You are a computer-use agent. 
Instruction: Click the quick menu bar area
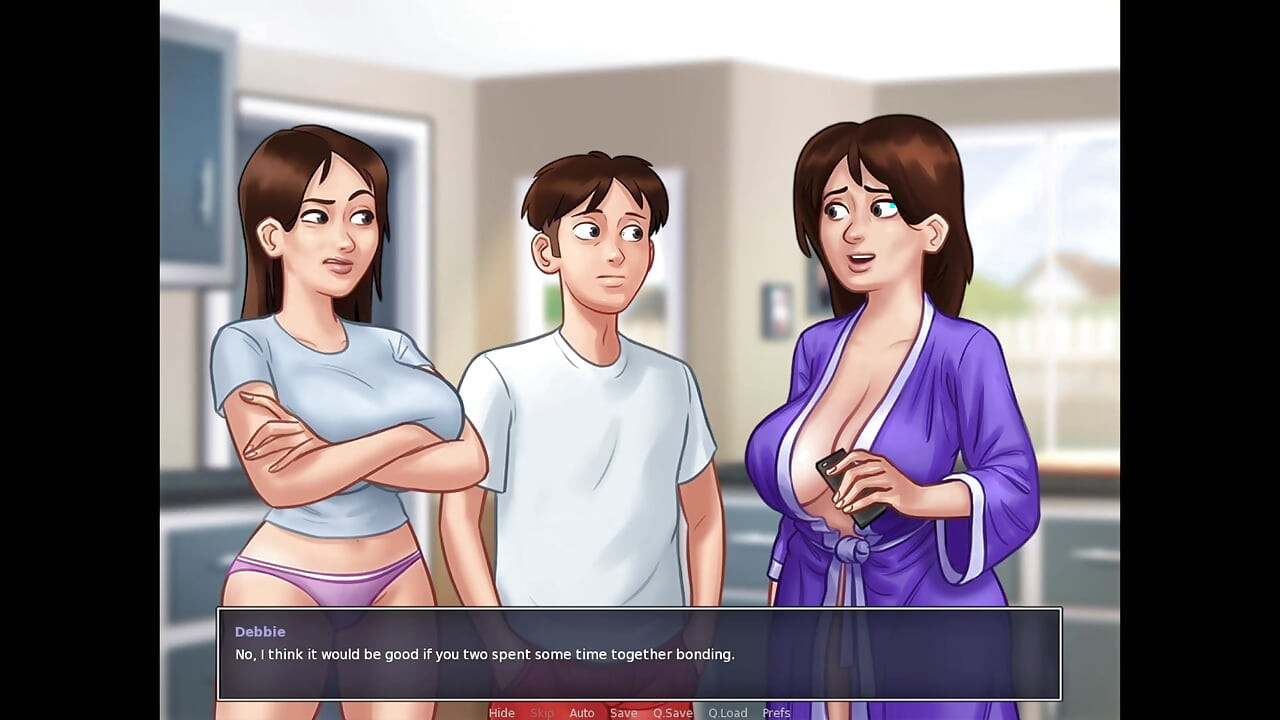coord(640,713)
